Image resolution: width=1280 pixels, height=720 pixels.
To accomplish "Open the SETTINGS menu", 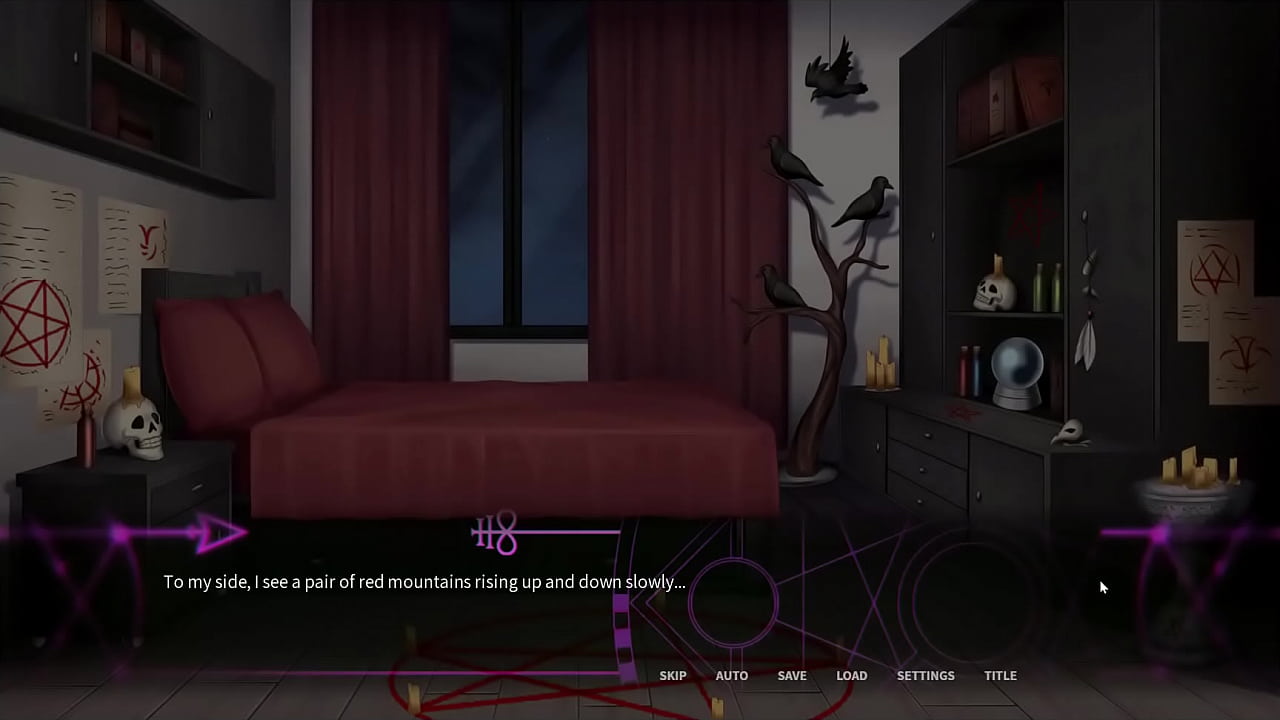I will tap(925, 675).
